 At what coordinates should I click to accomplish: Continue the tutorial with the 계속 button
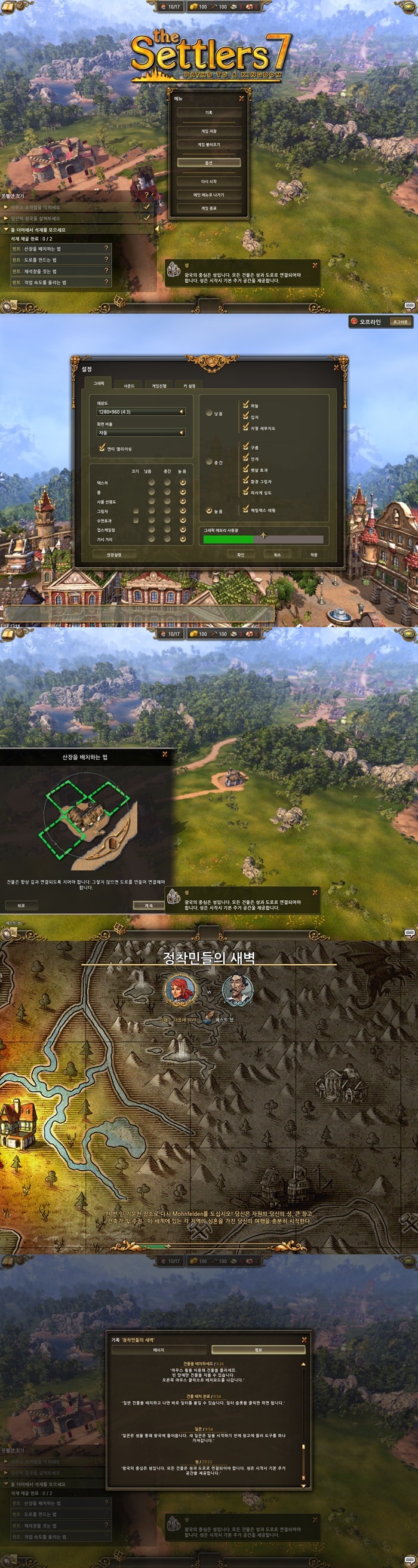(149, 905)
